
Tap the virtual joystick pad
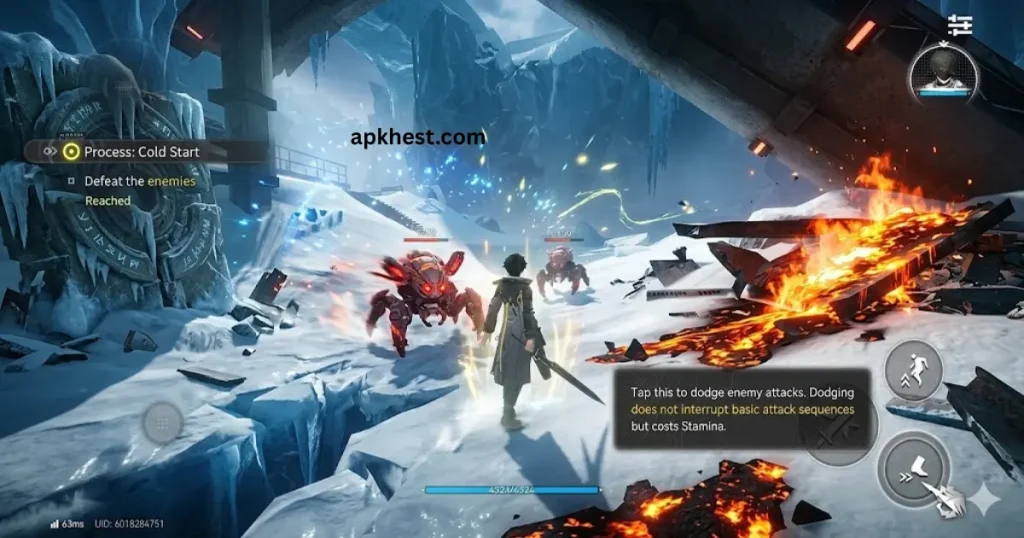point(162,424)
